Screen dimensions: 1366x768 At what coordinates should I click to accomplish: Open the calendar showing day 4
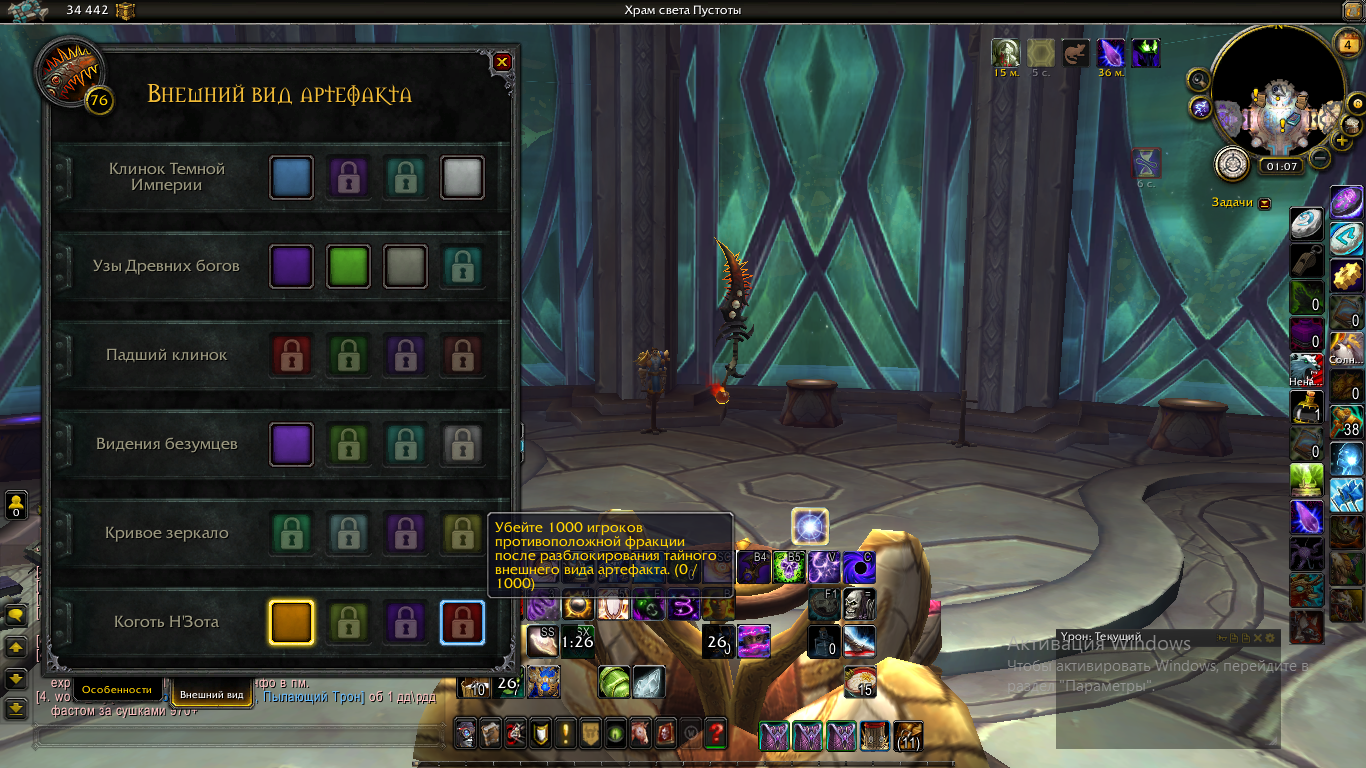point(1346,43)
